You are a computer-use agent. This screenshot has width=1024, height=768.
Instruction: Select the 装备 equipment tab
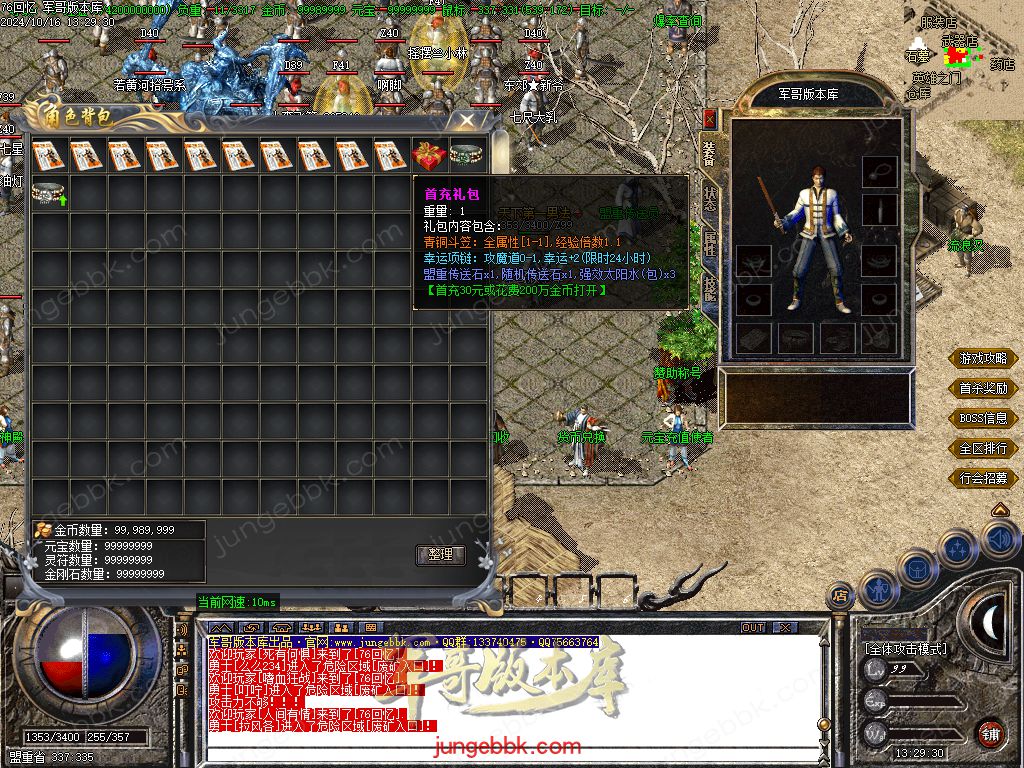[710, 151]
